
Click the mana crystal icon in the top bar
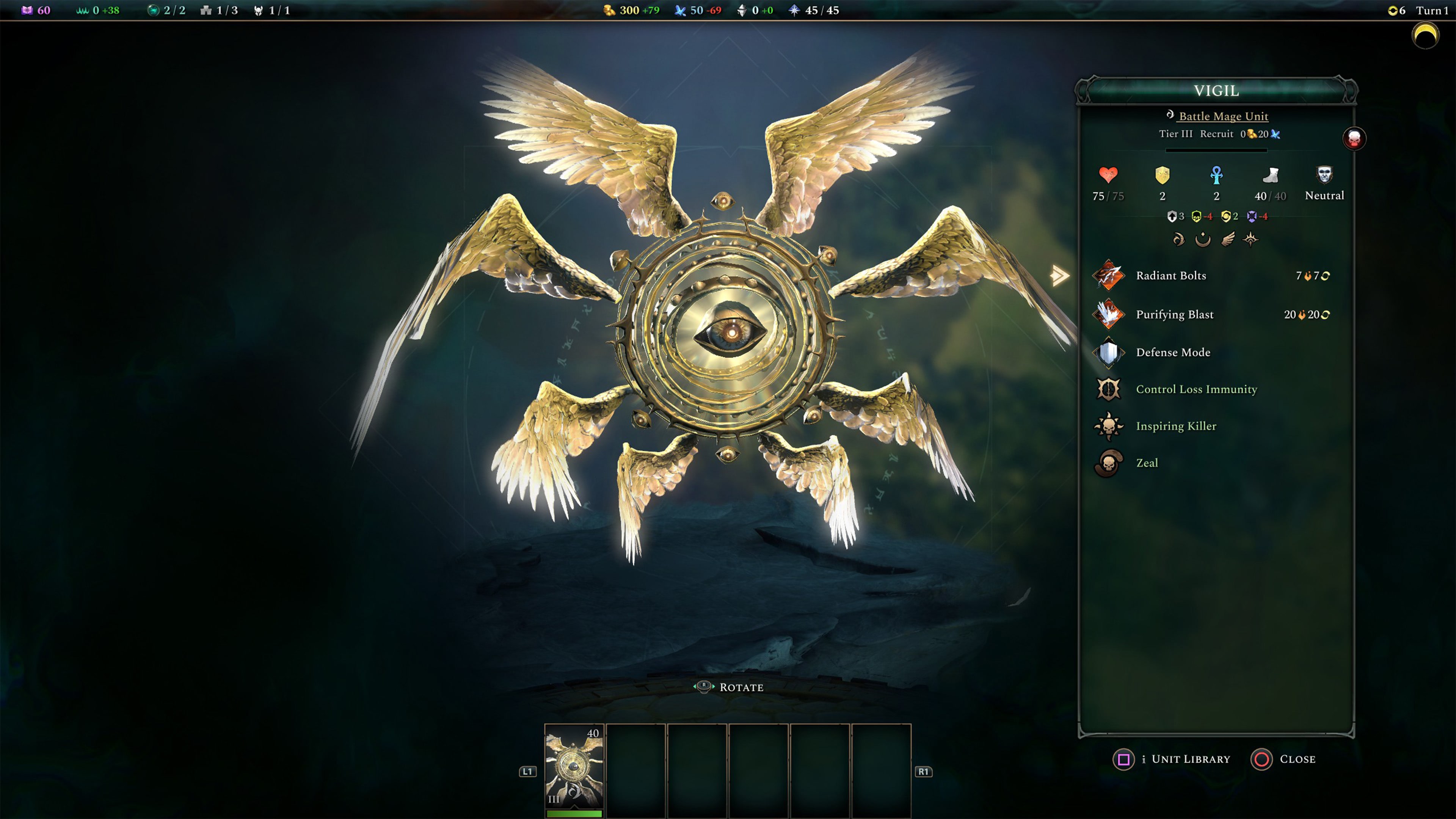click(681, 9)
